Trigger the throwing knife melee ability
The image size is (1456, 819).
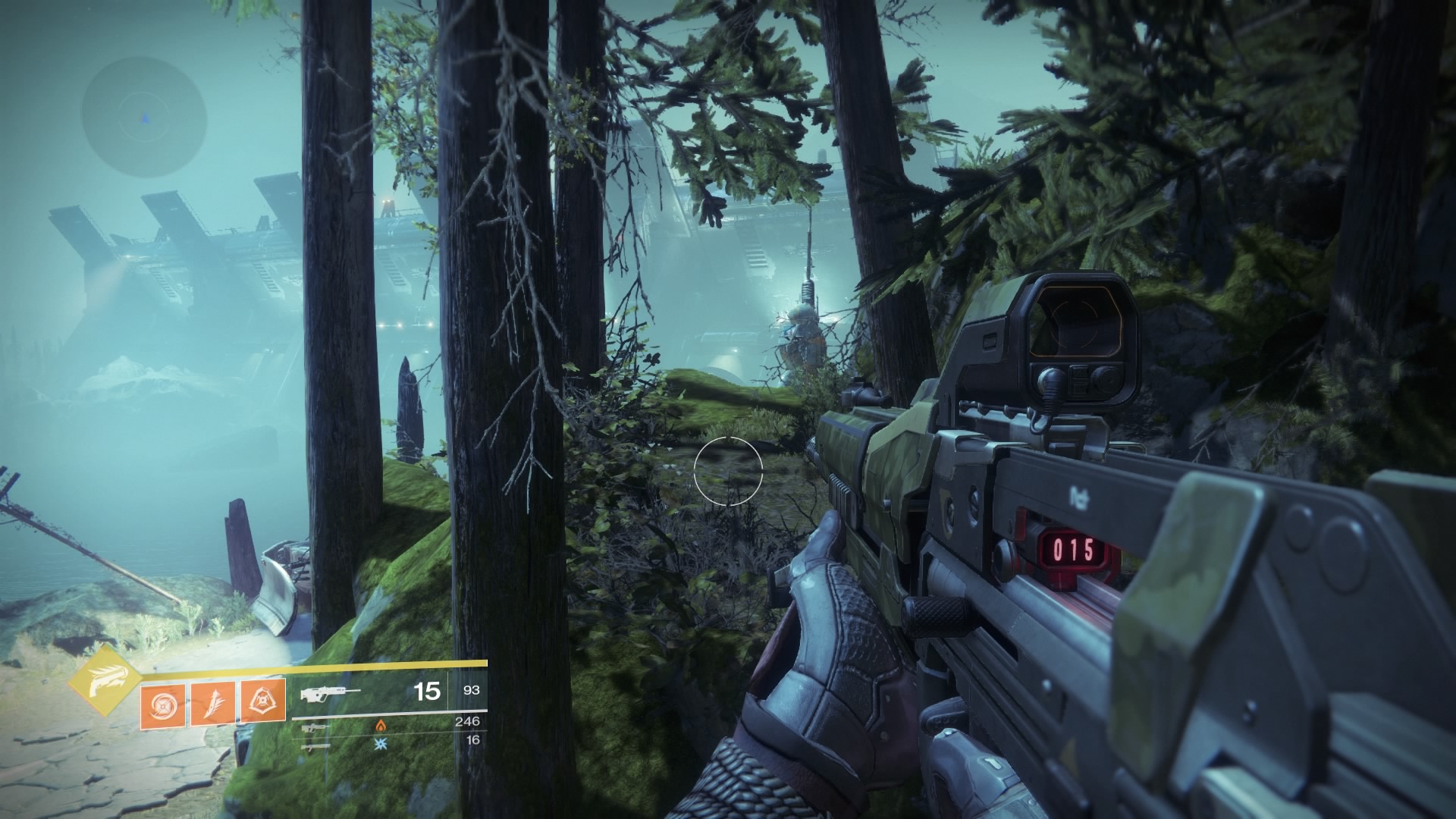(212, 703)
